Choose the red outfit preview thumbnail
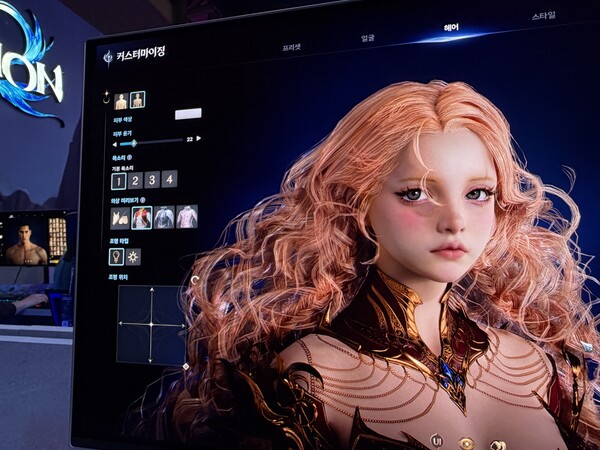The height and width of the screenshot is (450, 600). pos(142,217)
